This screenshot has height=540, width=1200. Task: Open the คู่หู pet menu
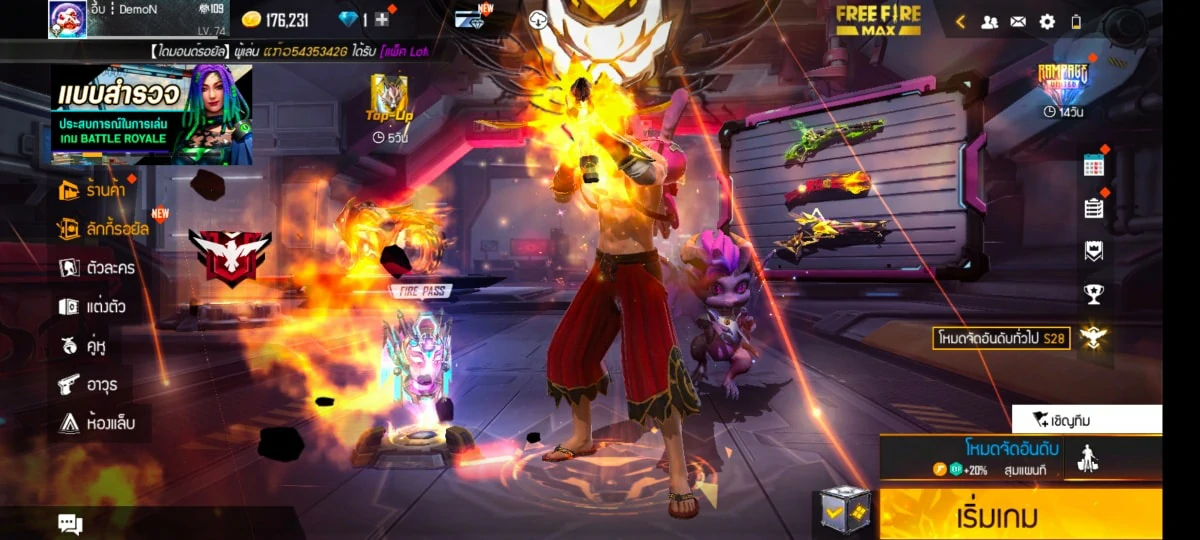click(83, 346)
